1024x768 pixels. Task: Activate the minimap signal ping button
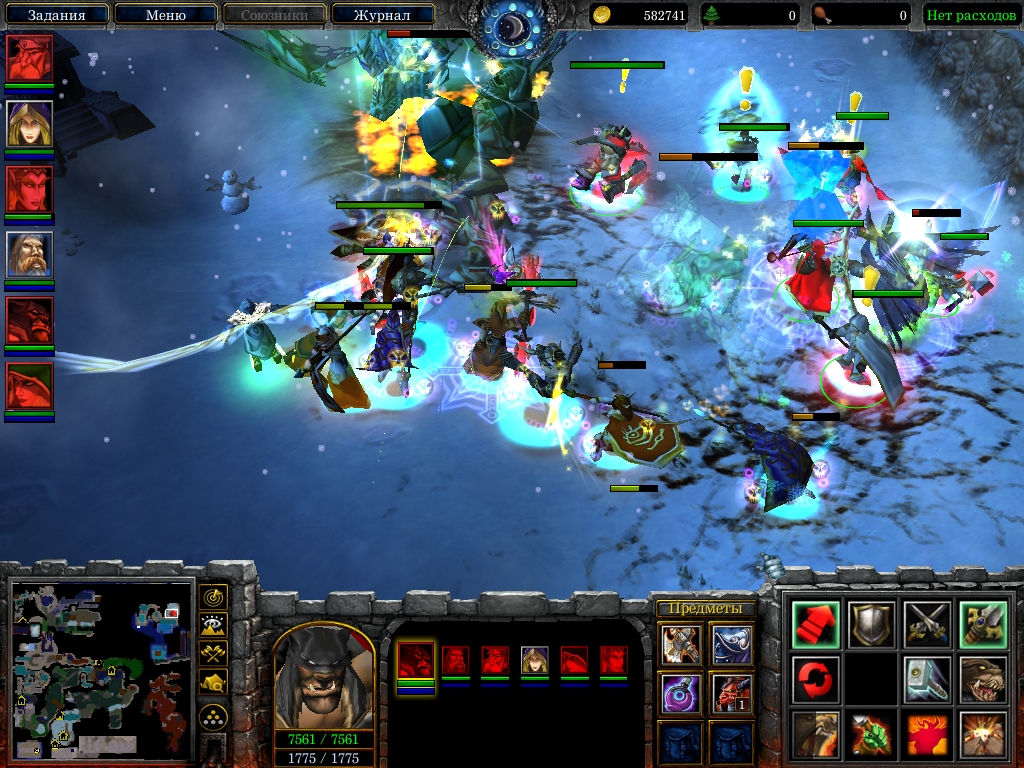[213, 598]
